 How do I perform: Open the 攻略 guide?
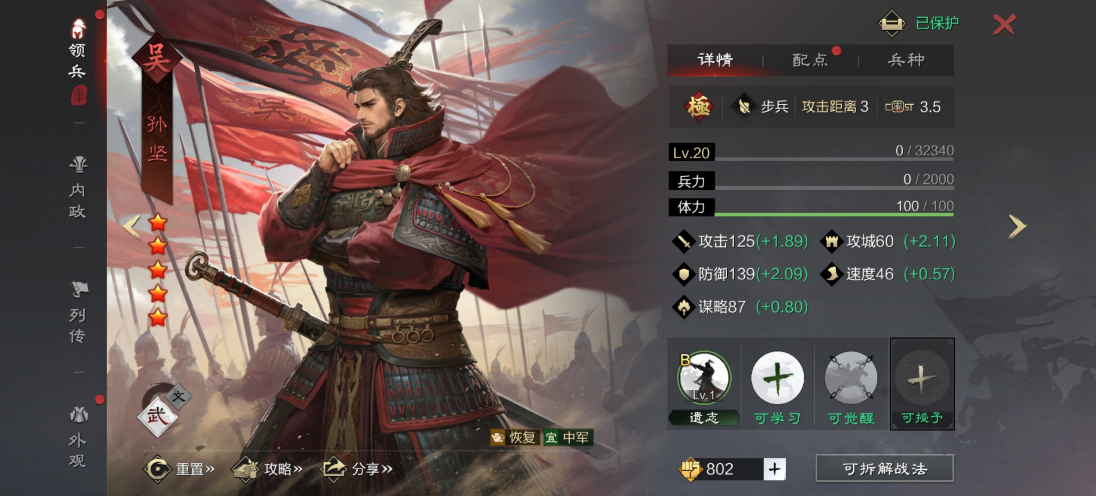pos(268,468)
